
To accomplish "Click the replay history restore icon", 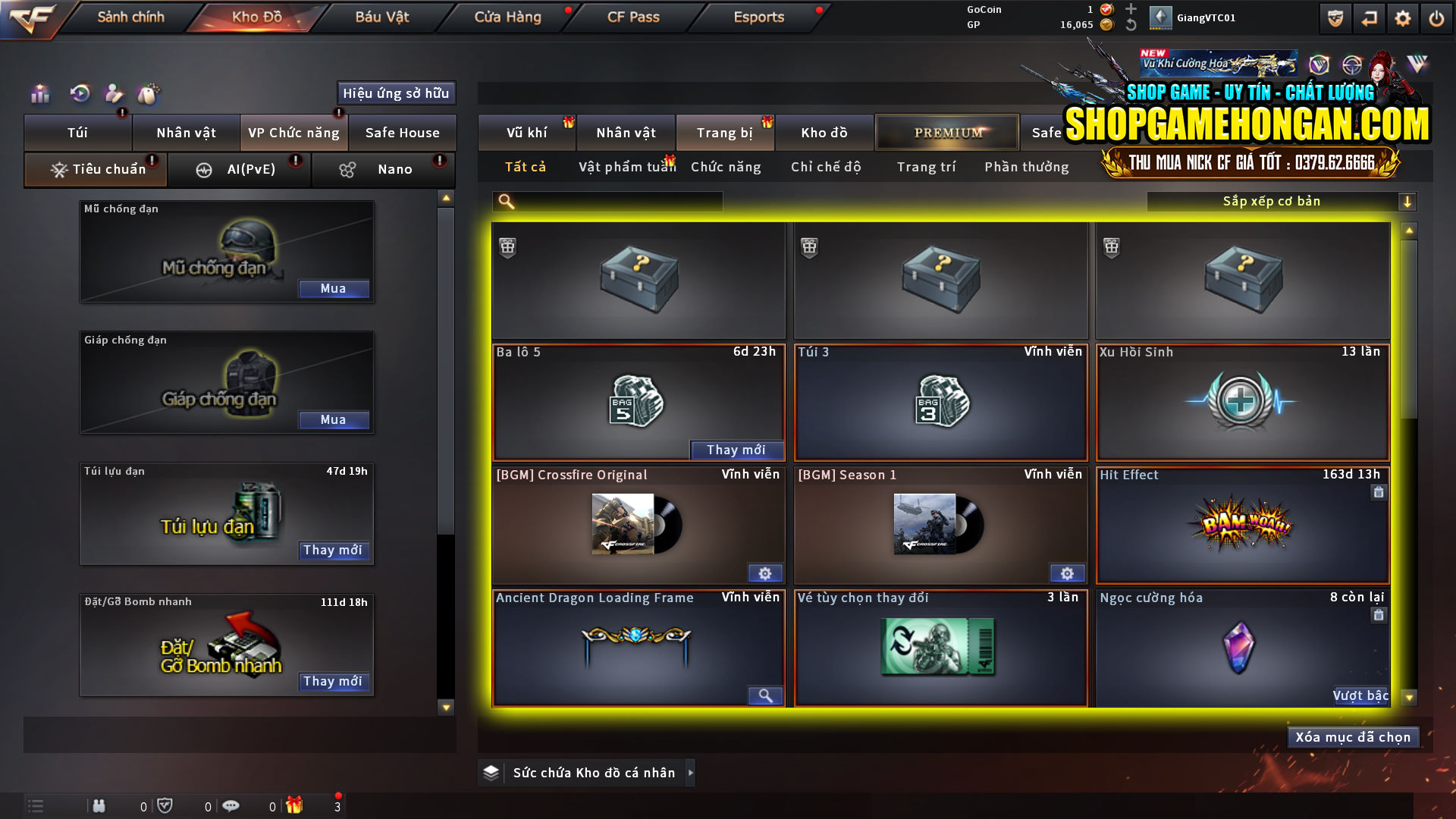I will point(79,93).
